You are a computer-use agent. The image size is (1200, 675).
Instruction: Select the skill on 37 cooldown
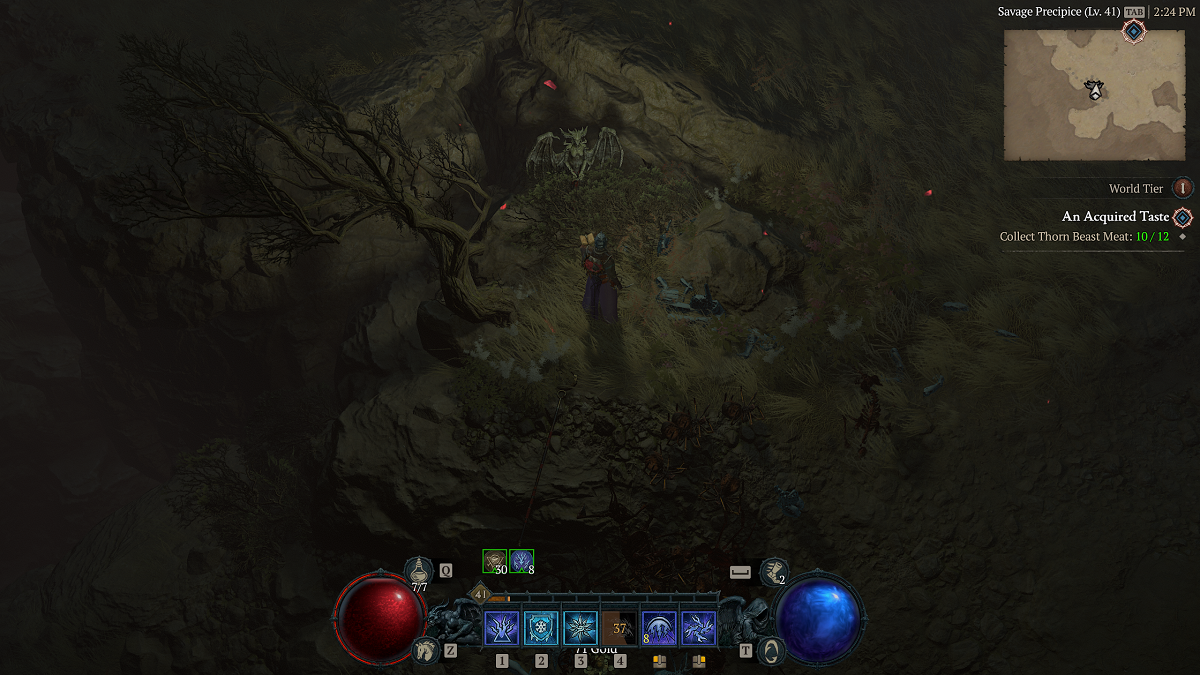(620, 629)
